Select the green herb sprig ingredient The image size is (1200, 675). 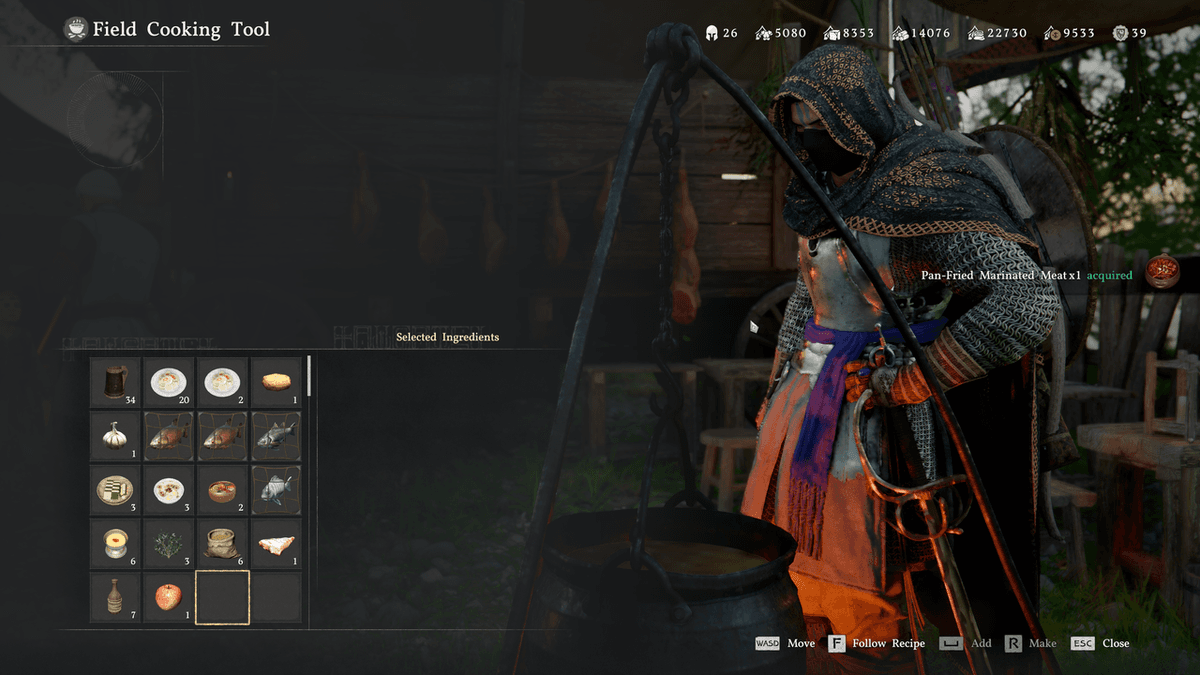point(168,544)
